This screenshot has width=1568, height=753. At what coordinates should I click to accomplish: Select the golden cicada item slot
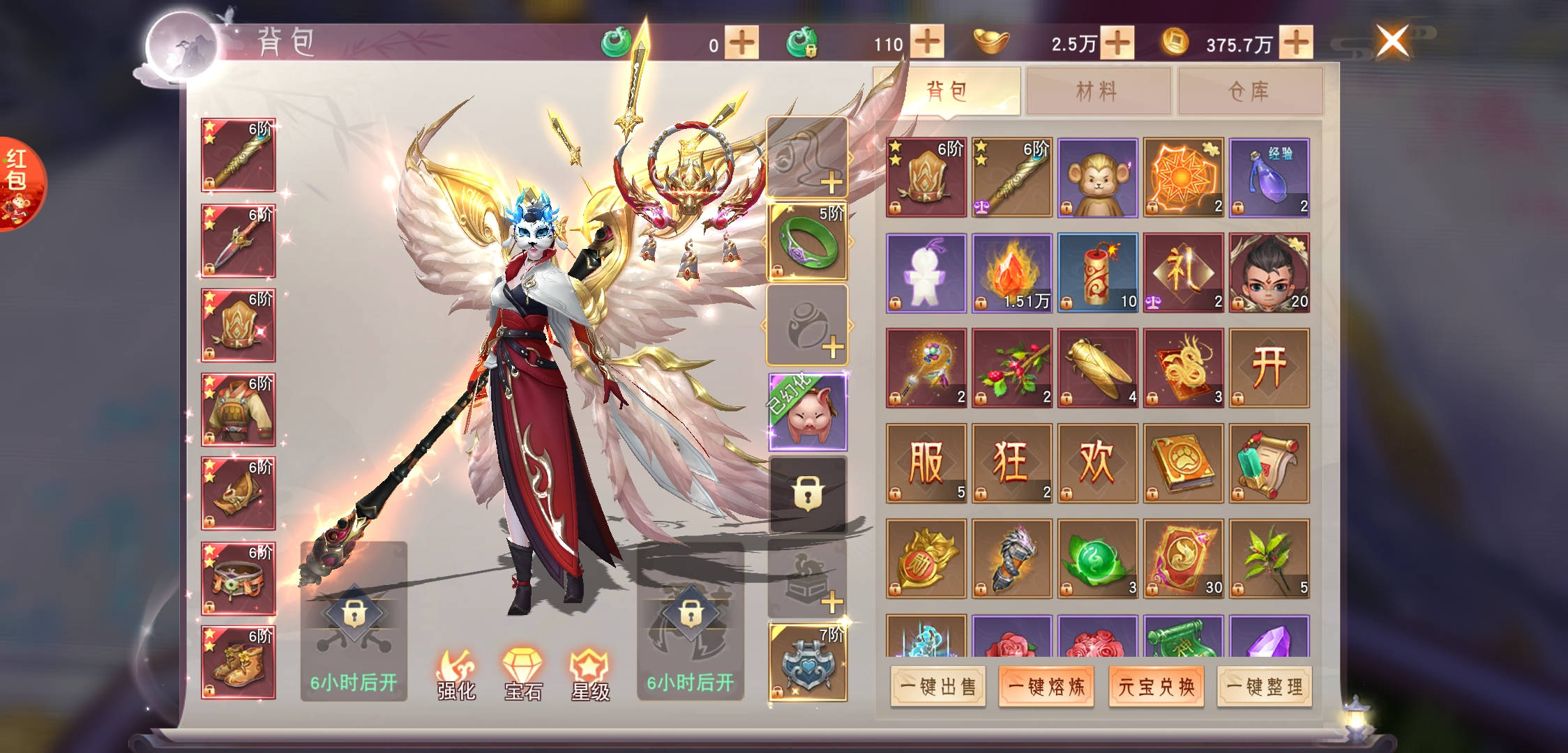[x=1097, y=368]
